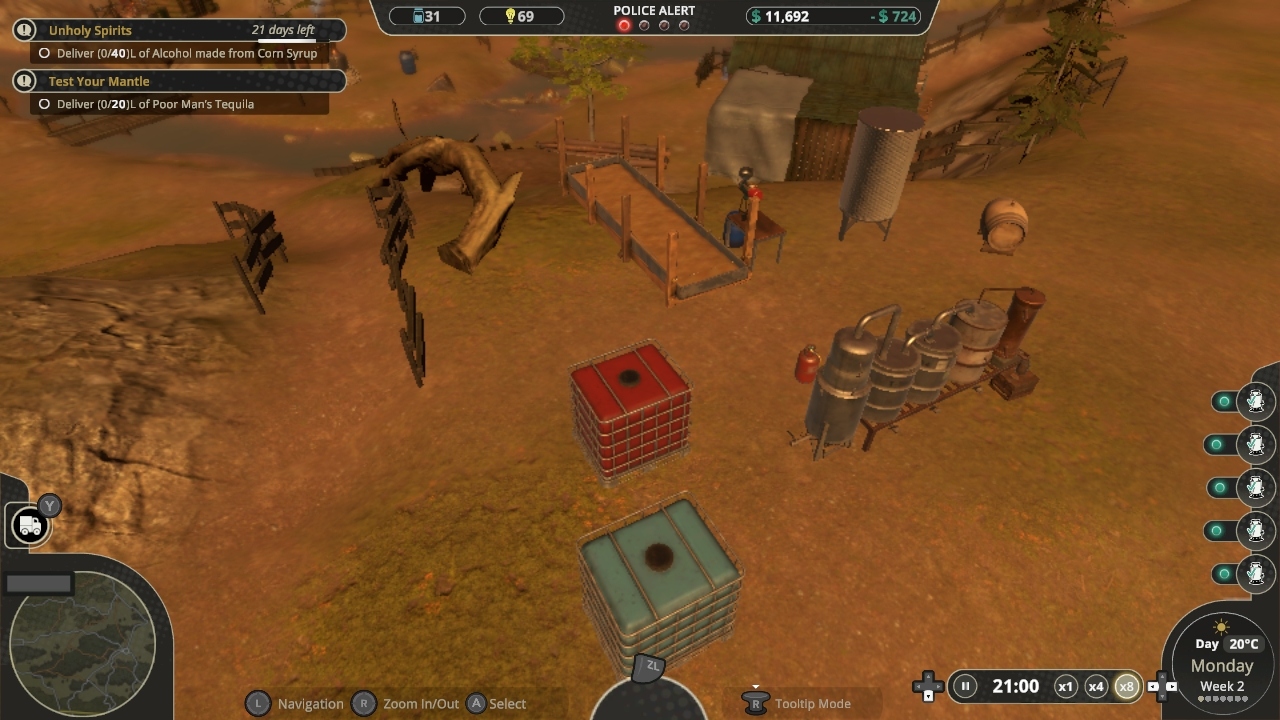Open the circular minimap

click(x=82, y=645)
